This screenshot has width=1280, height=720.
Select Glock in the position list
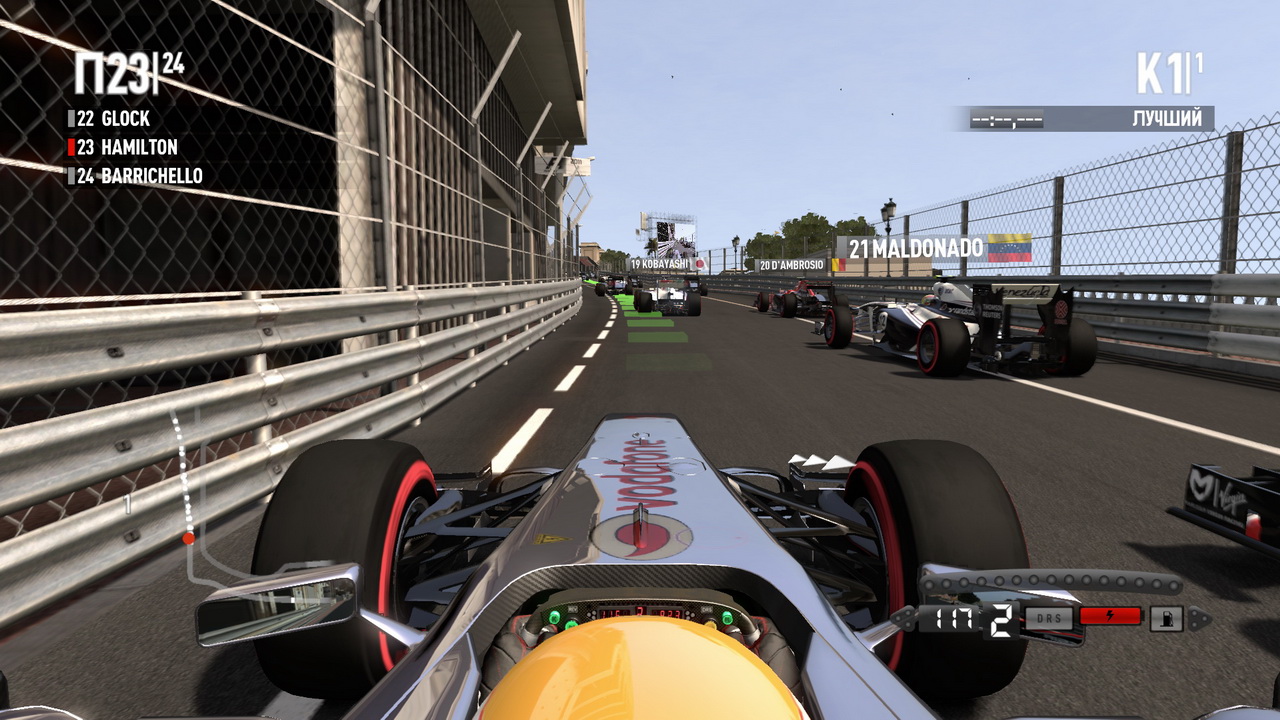(x=113, y=118)
